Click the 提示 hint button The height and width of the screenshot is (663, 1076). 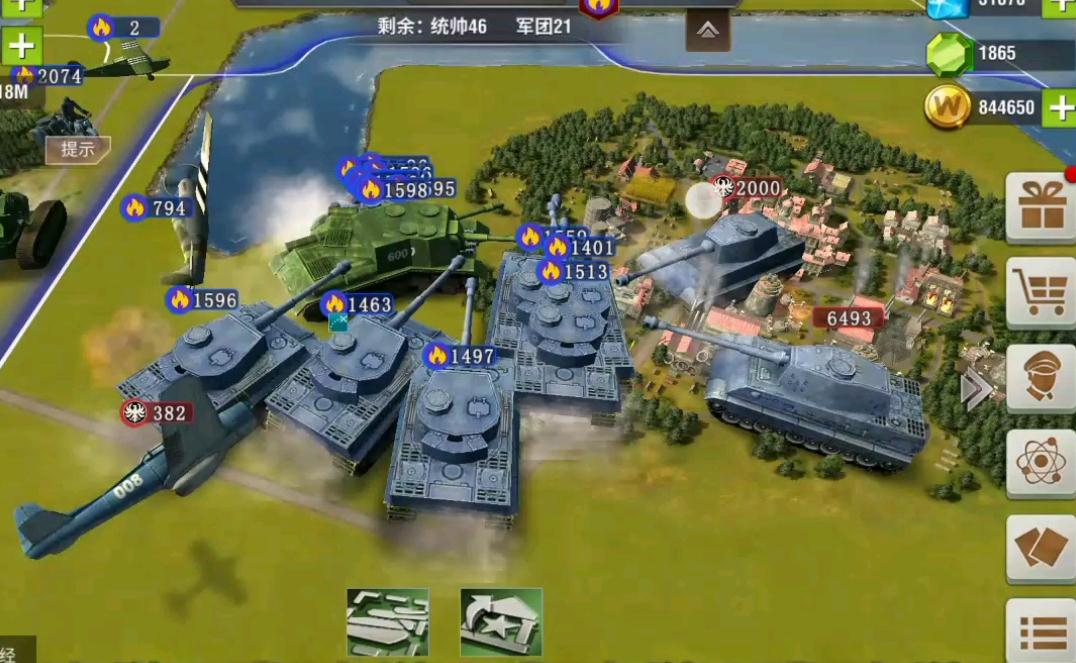pyautogui.click(x=78, y=150)
